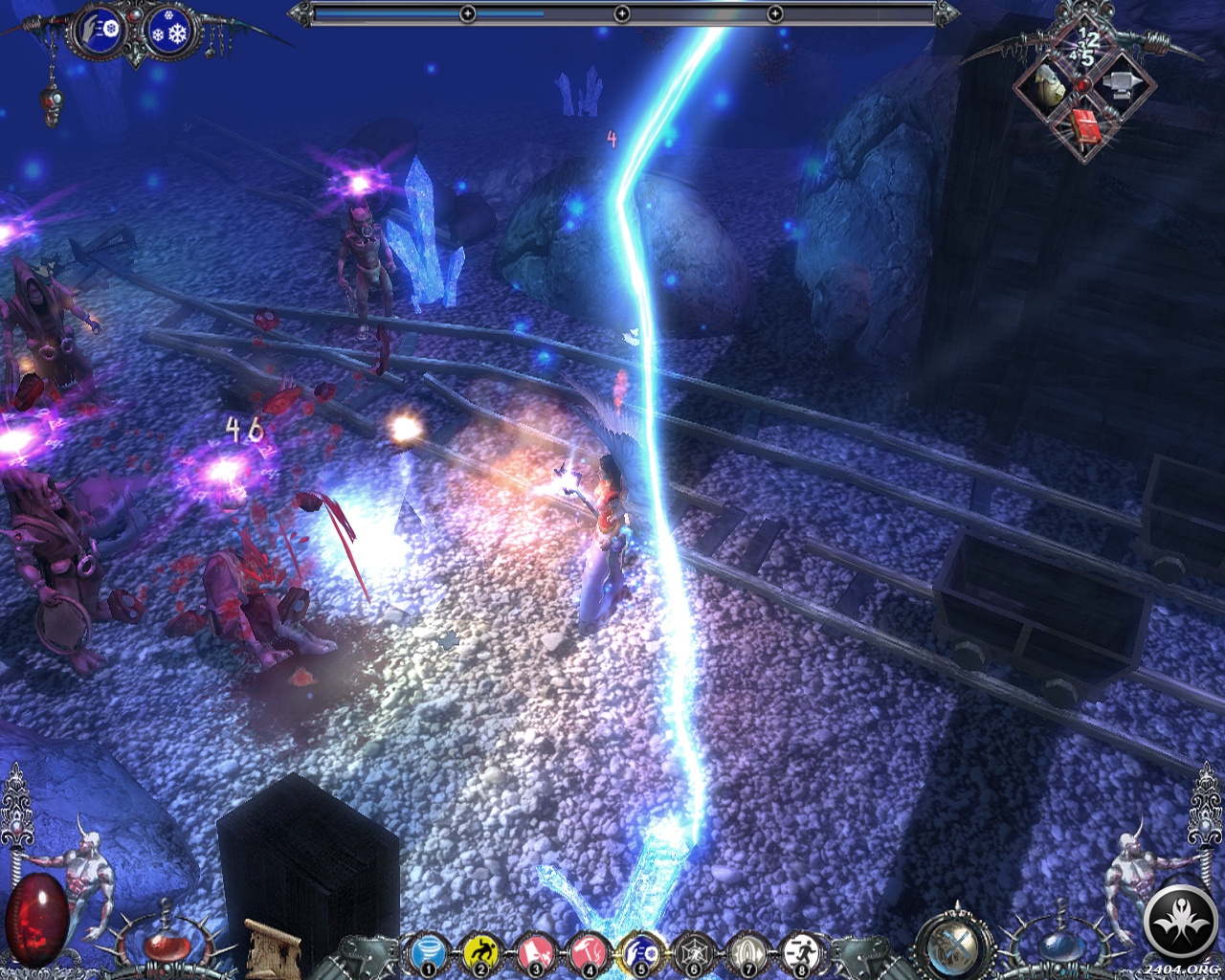Viewport: 1225px width, 980px height.
Task: Activate the tornado skill in slot 1
Action: 424,953
